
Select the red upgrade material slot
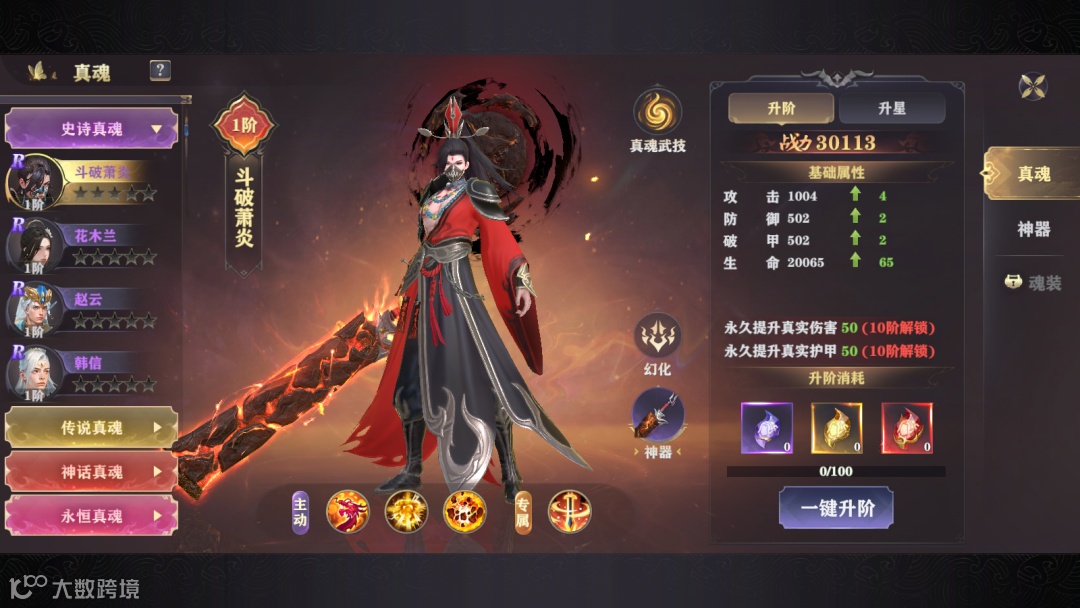pos(907,428)
